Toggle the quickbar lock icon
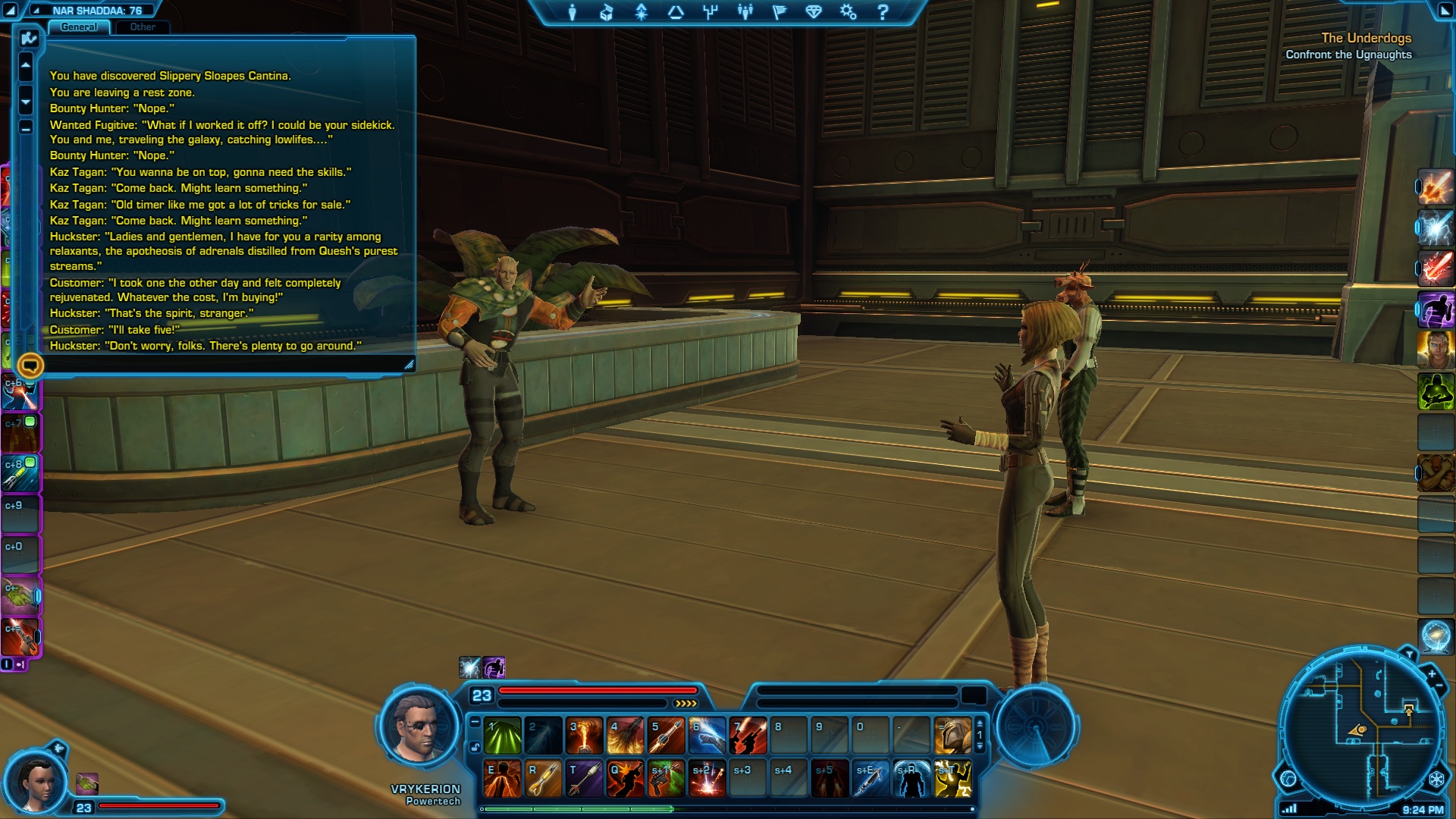Screen dimensions: 1456x819 (x=475, y=747)
